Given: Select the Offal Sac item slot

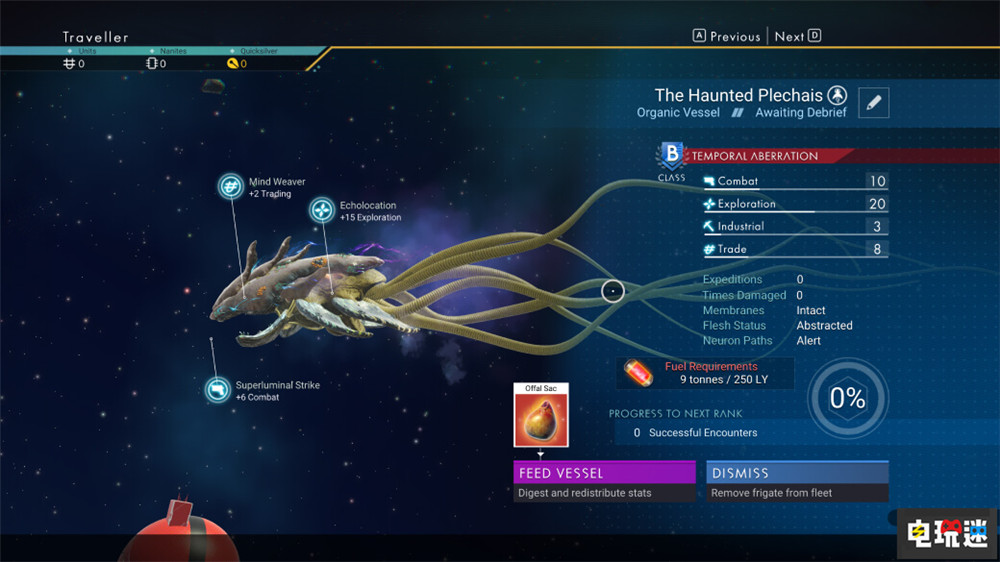Looking at the screenshot, I should tap(540, 419).
